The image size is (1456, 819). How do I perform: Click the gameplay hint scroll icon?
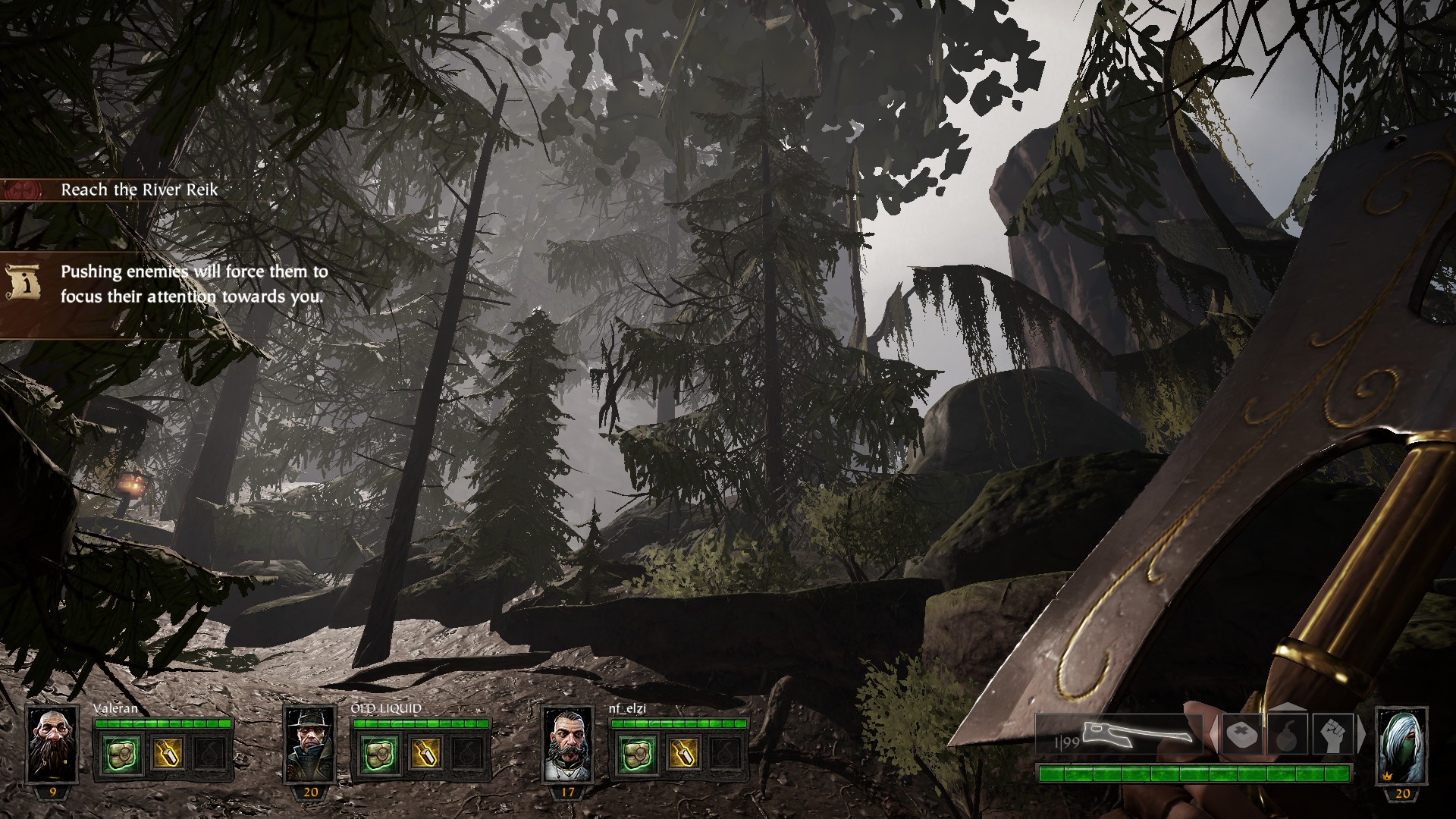(x=23, y=282)
